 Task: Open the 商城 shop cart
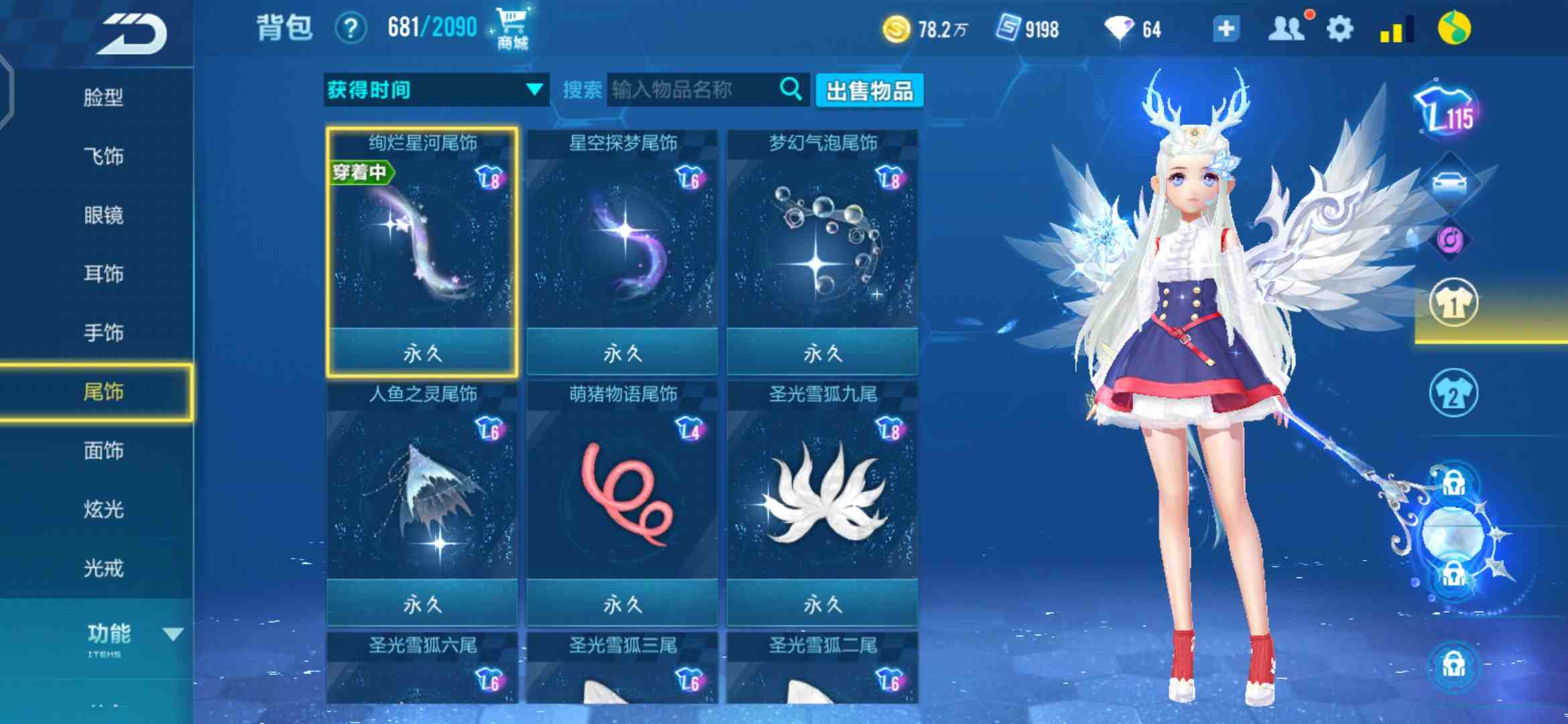512,28
